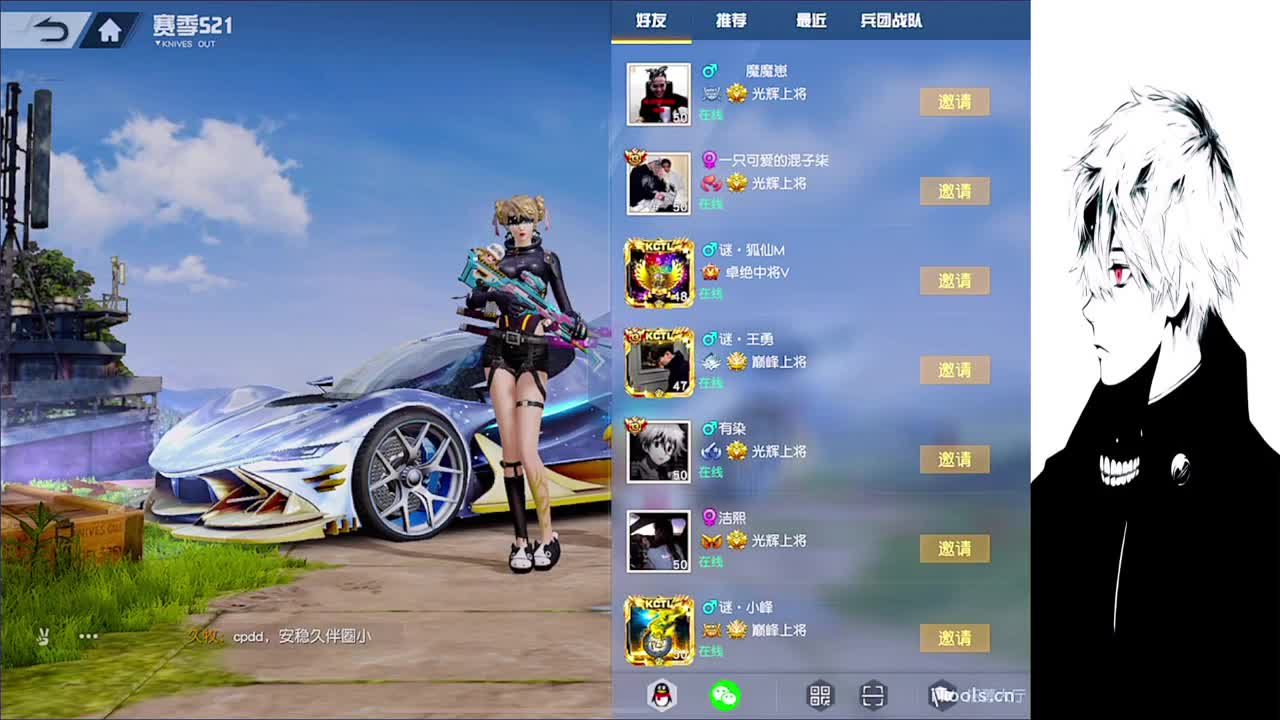Invite 魔魔崽 to the team
This screenshot has width=1280, height=720.
(x=955, y=101)
